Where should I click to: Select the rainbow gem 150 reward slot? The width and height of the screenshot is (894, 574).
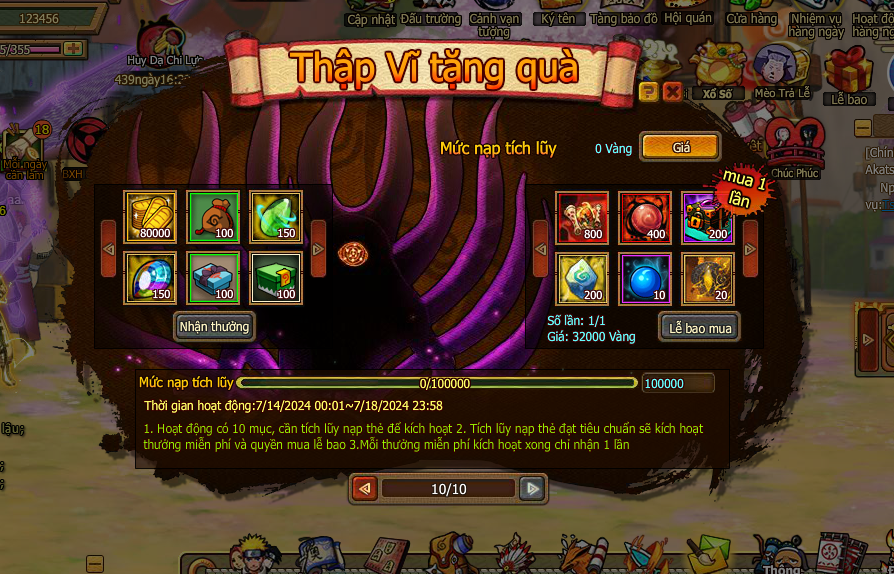pyautogui.click(x=151, y=278)
